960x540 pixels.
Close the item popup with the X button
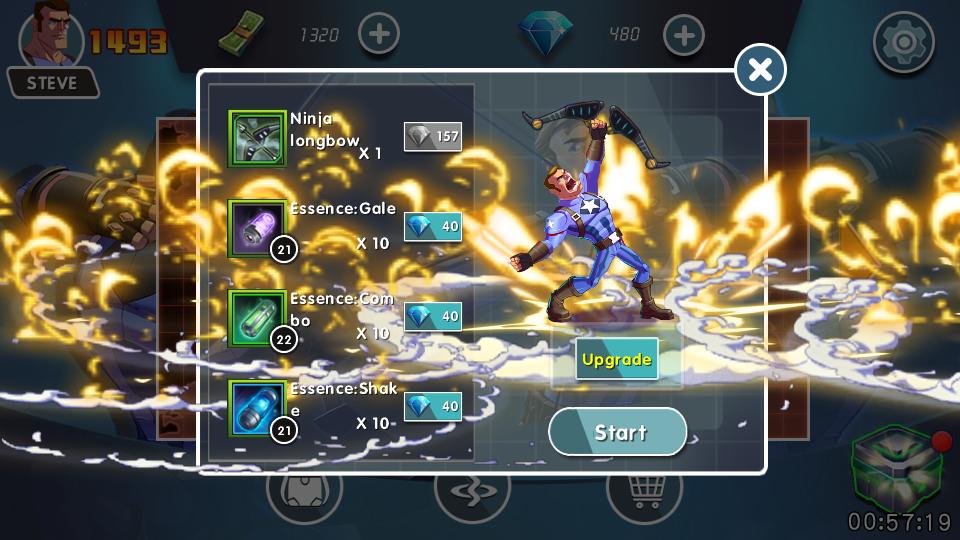pyautogui.click(x=760, y=70)
